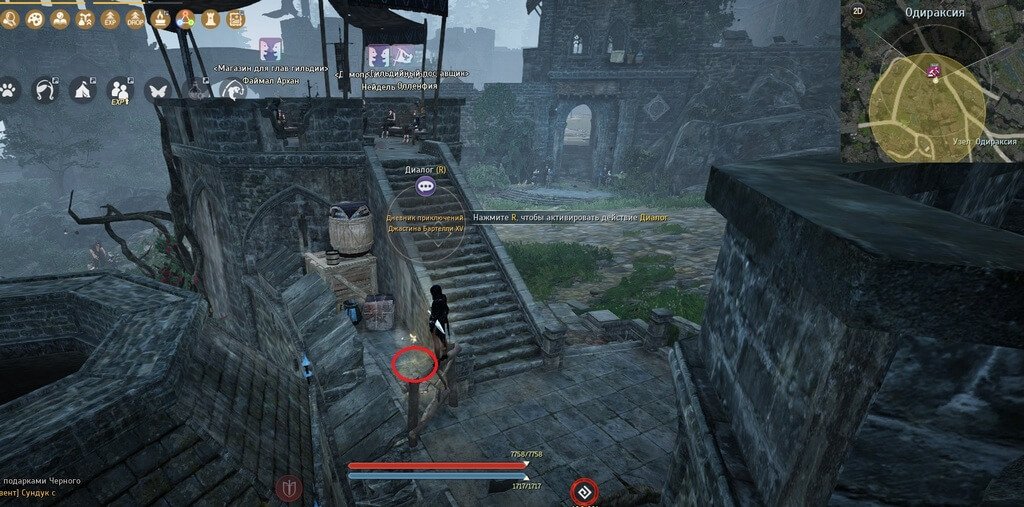Click the camp tent icon

(82, 89)
